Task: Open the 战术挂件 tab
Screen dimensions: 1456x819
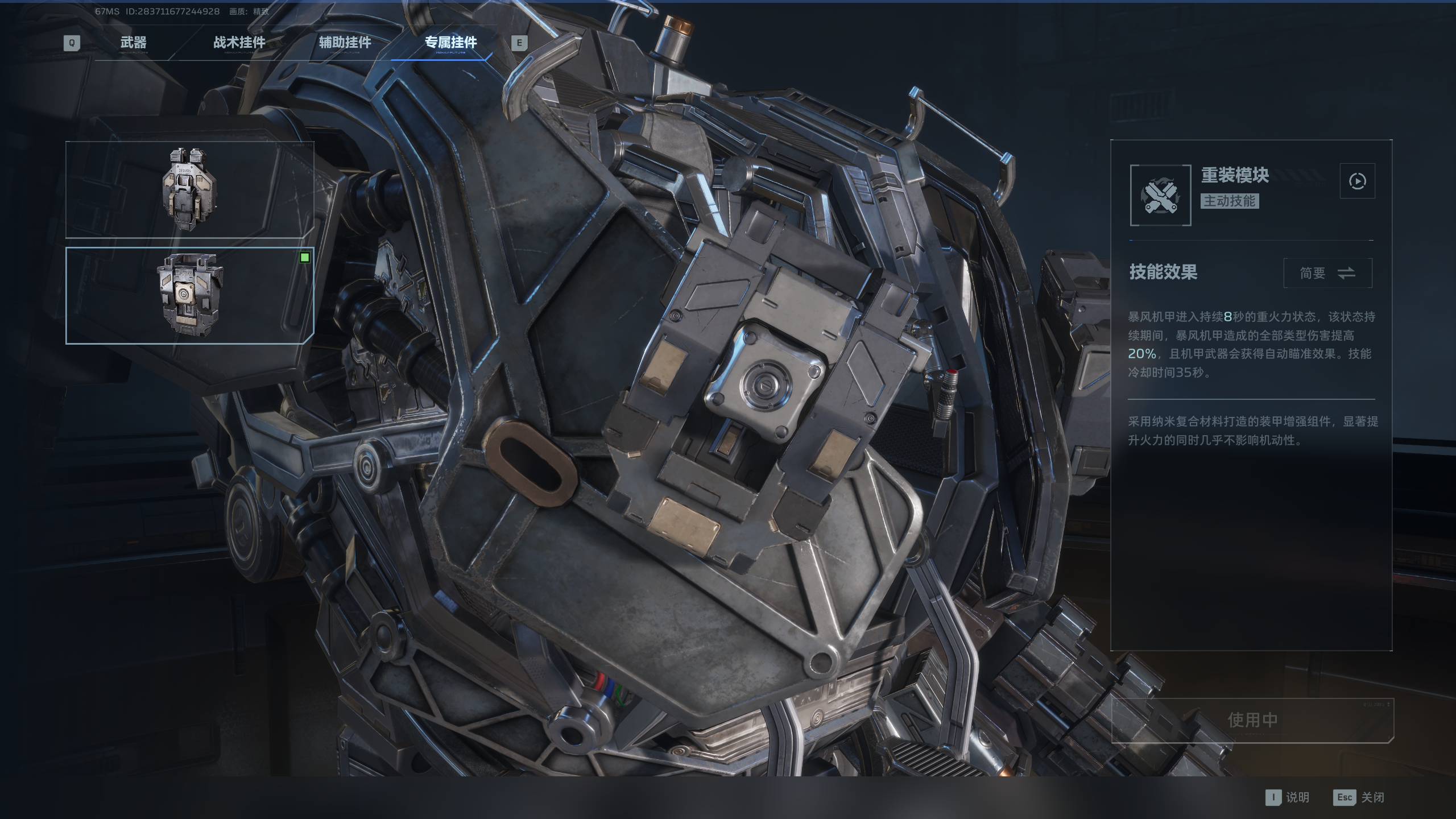Action: (x=239, y=43)
